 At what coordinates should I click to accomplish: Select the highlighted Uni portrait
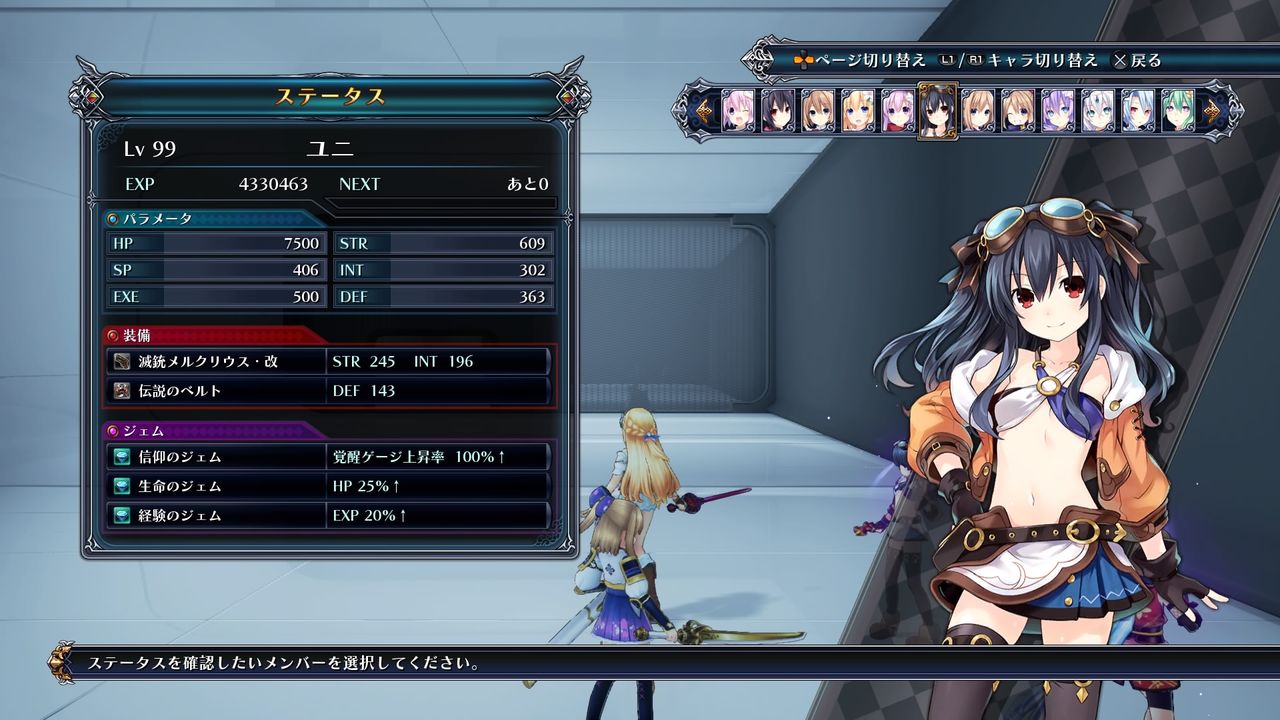point(938,110)
